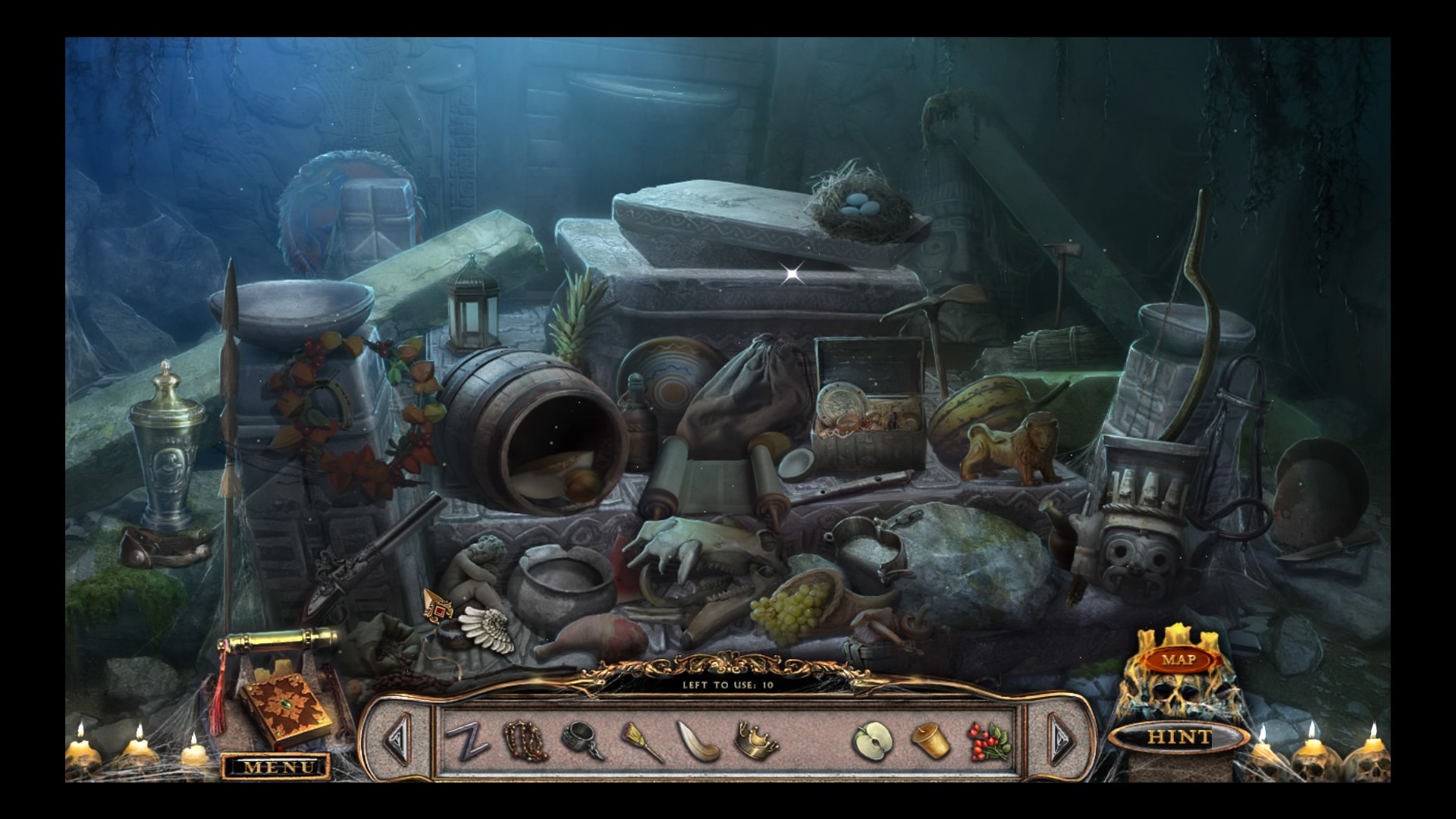The width and height of the screenshot is (1456, 819).
Task: Select the letter Z item
Action: (x=466, y=740)
